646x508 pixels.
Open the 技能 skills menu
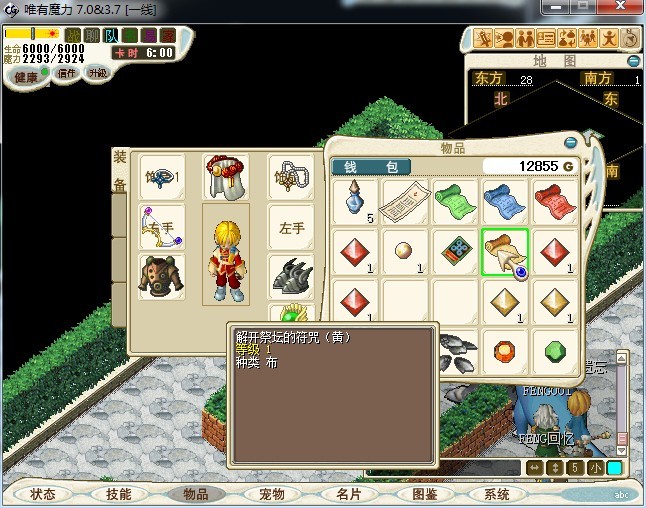tap(118, 494)
